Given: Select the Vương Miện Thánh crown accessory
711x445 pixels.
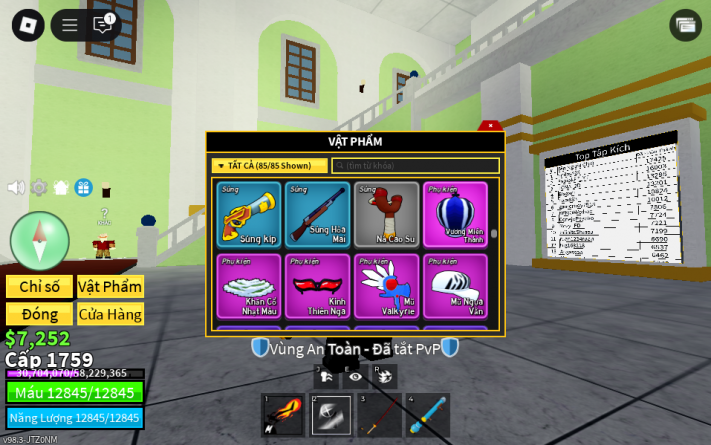Looking at the screenshot, I should coord(455,214).
